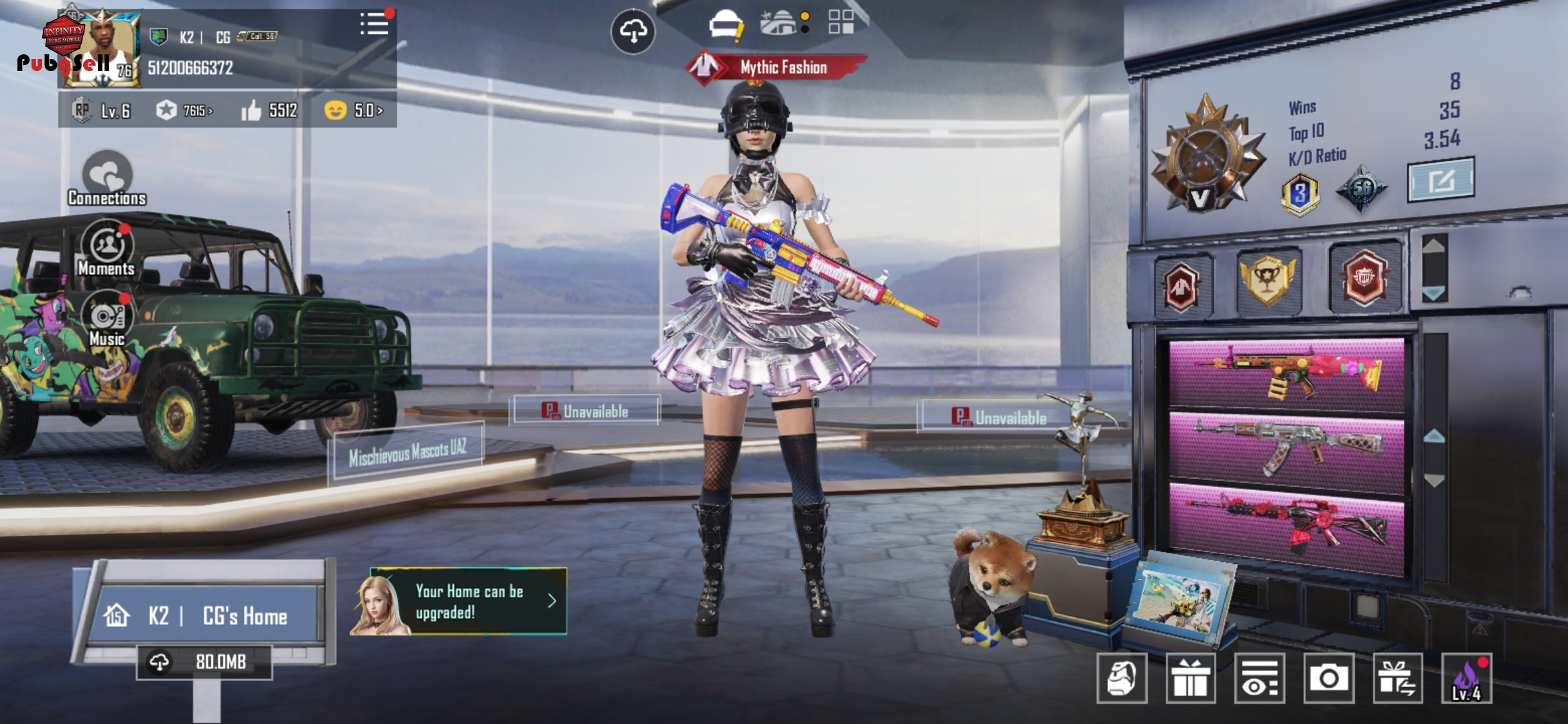Tap the cloud download icon at top

(633, 31)
